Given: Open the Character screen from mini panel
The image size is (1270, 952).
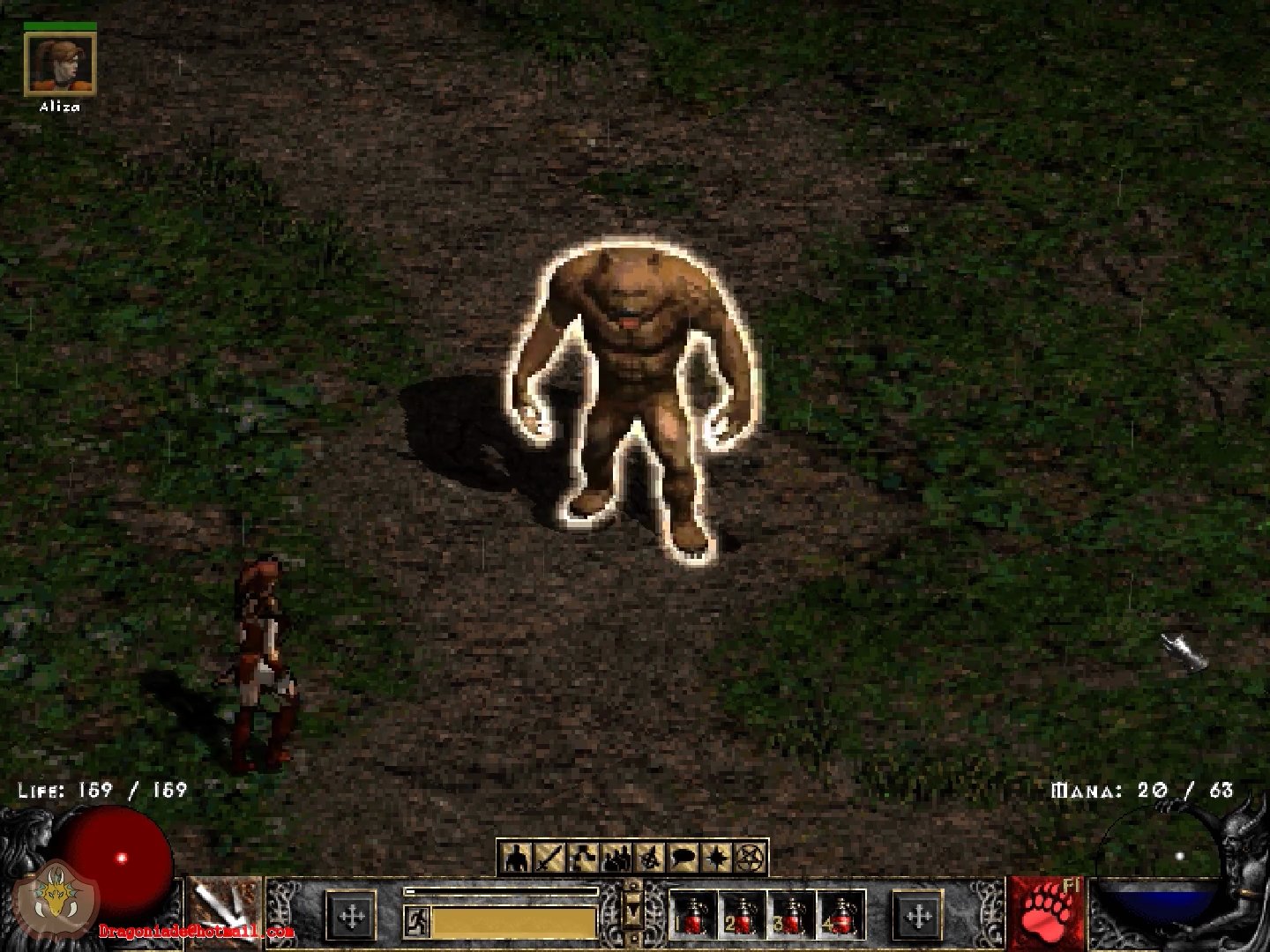Looking at the screenshot, I should (517, 857).
